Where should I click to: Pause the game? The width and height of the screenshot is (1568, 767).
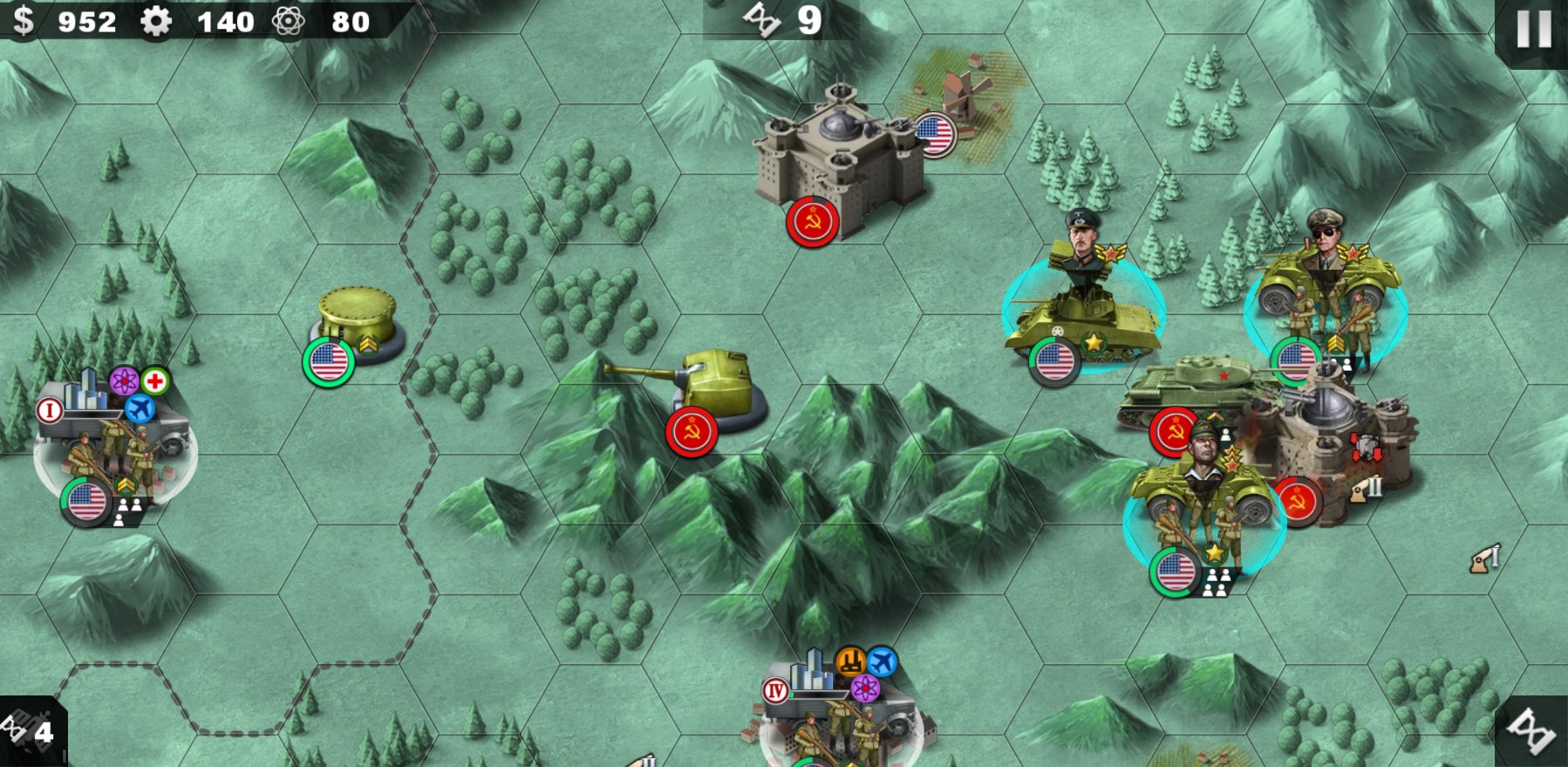[x=1532, y=31]
